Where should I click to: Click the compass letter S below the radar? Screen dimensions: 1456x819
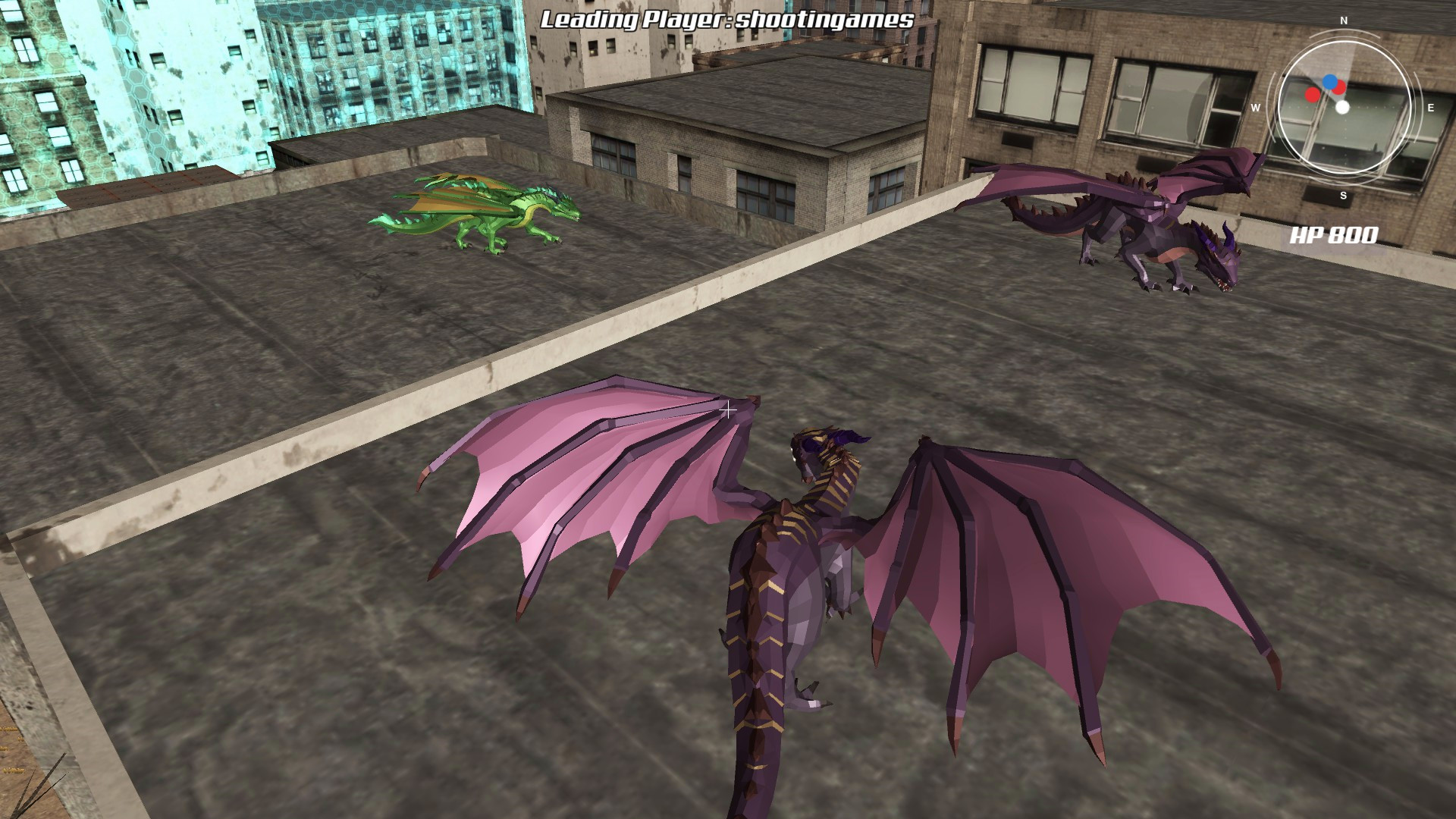[1343, 196]
